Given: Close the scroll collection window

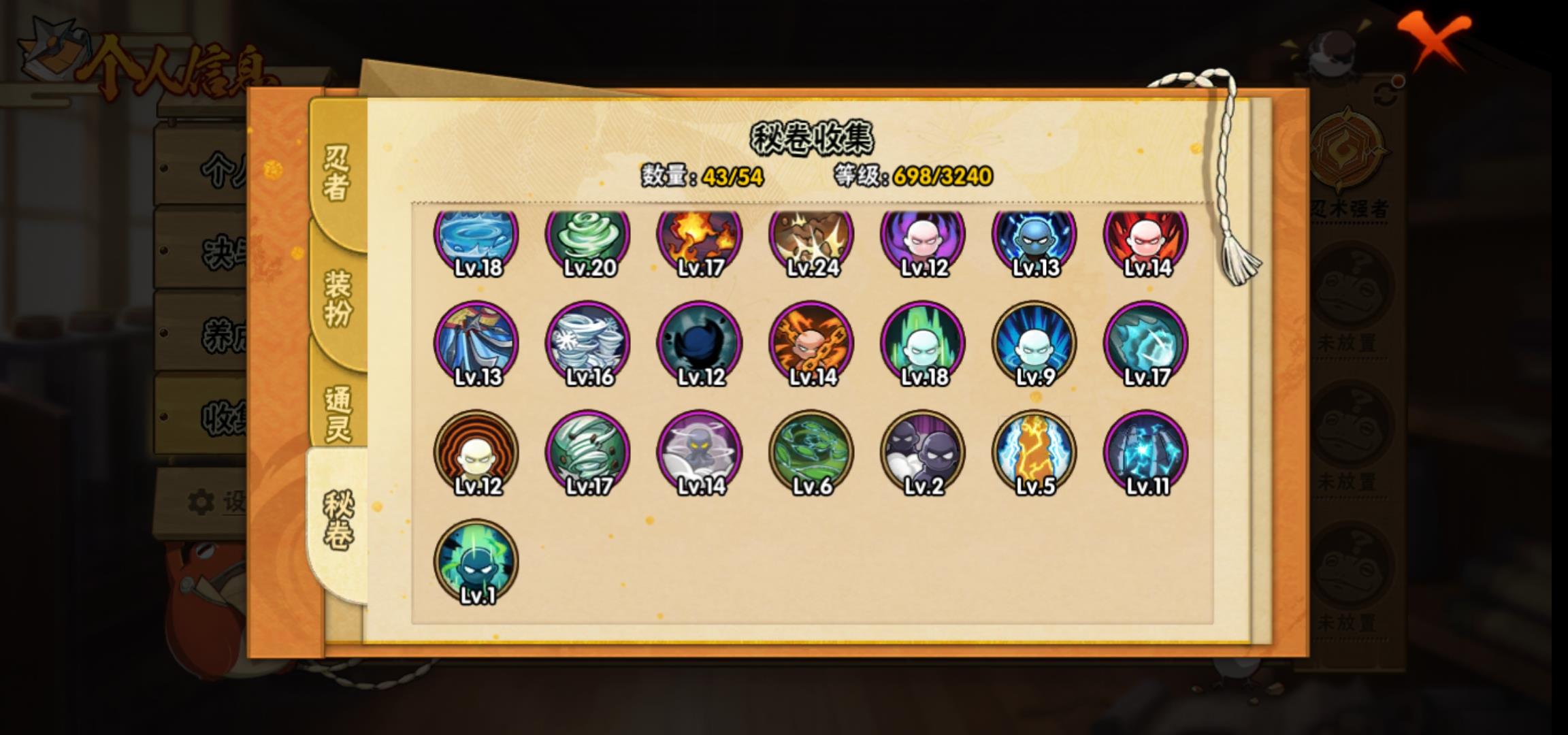Looking at the screenshot, I should [x=1435, y=41].
